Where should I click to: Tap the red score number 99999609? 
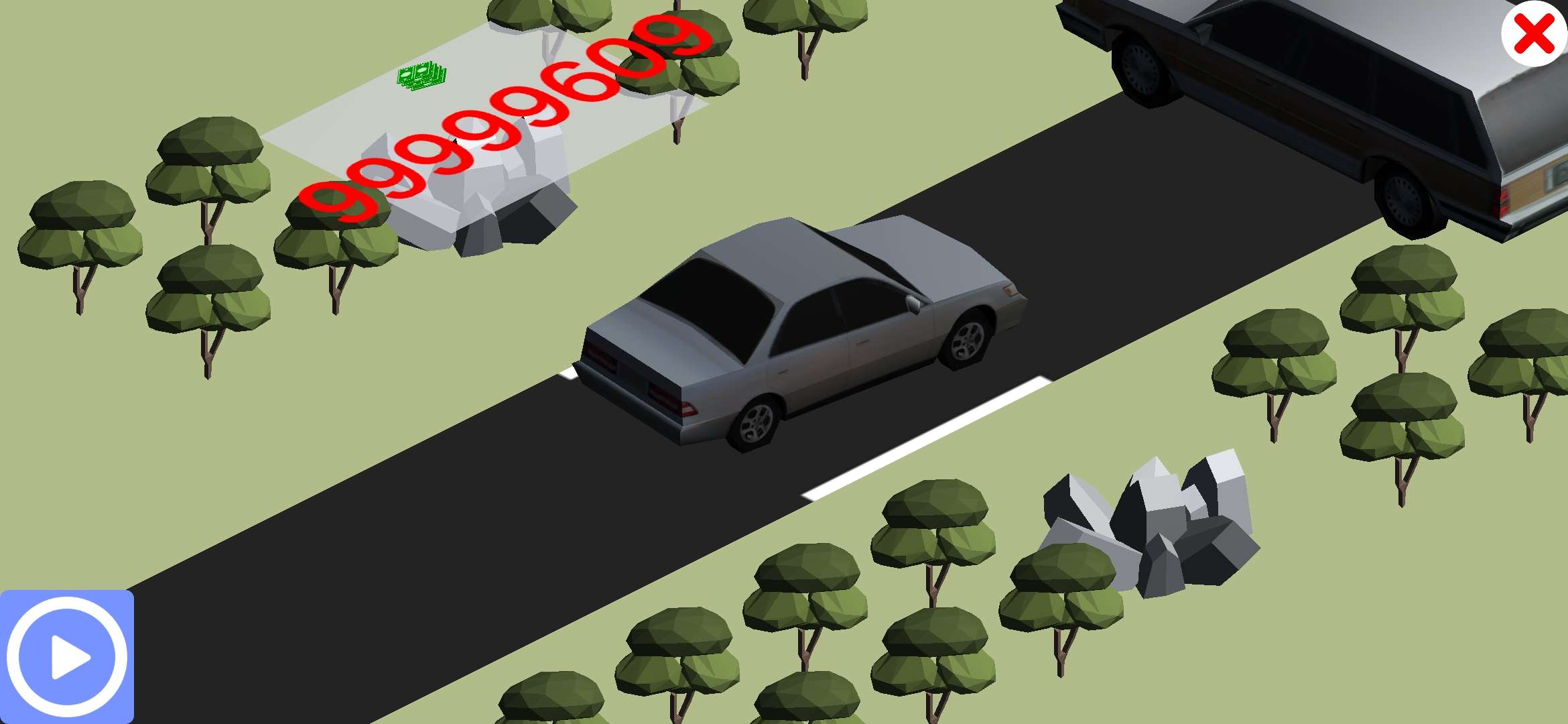(496, 121)
